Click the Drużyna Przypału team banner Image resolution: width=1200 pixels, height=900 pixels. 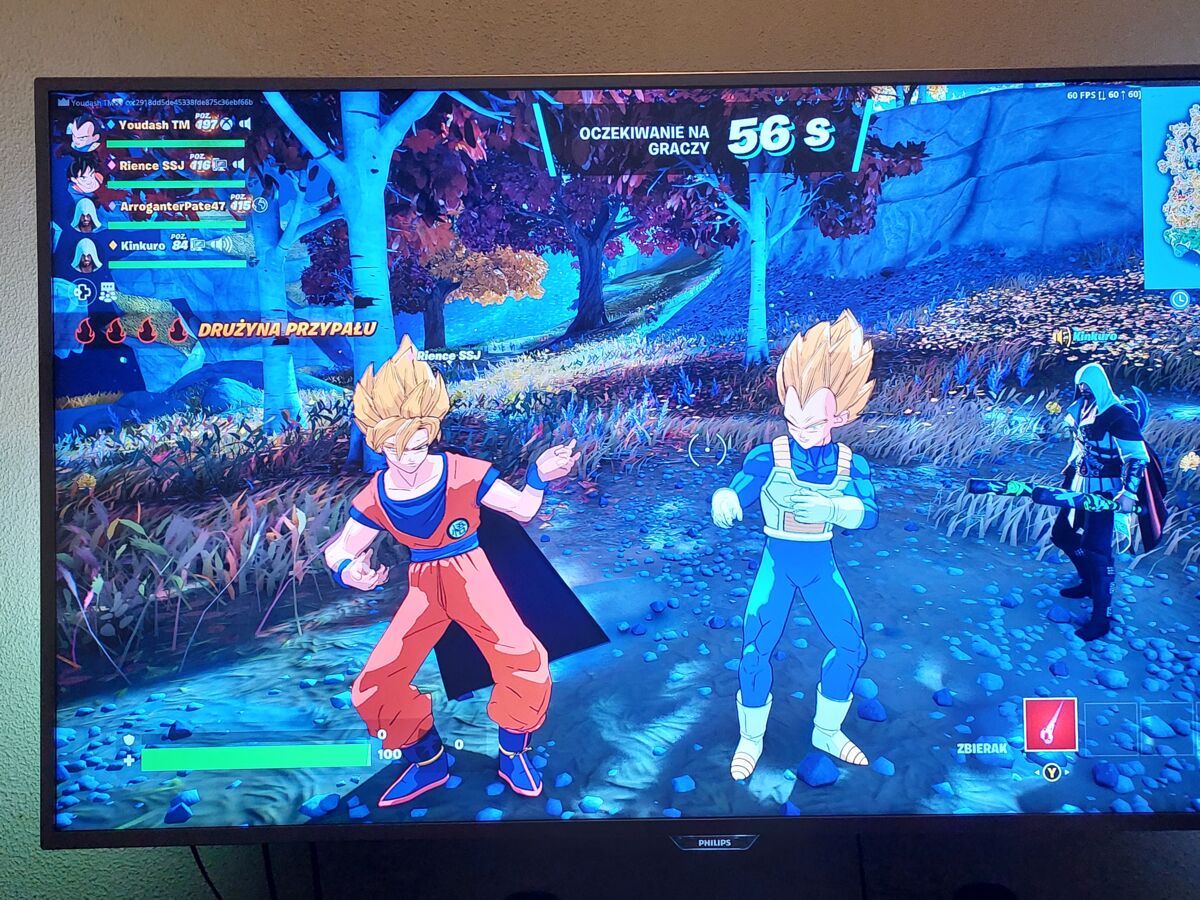point(286,329)
